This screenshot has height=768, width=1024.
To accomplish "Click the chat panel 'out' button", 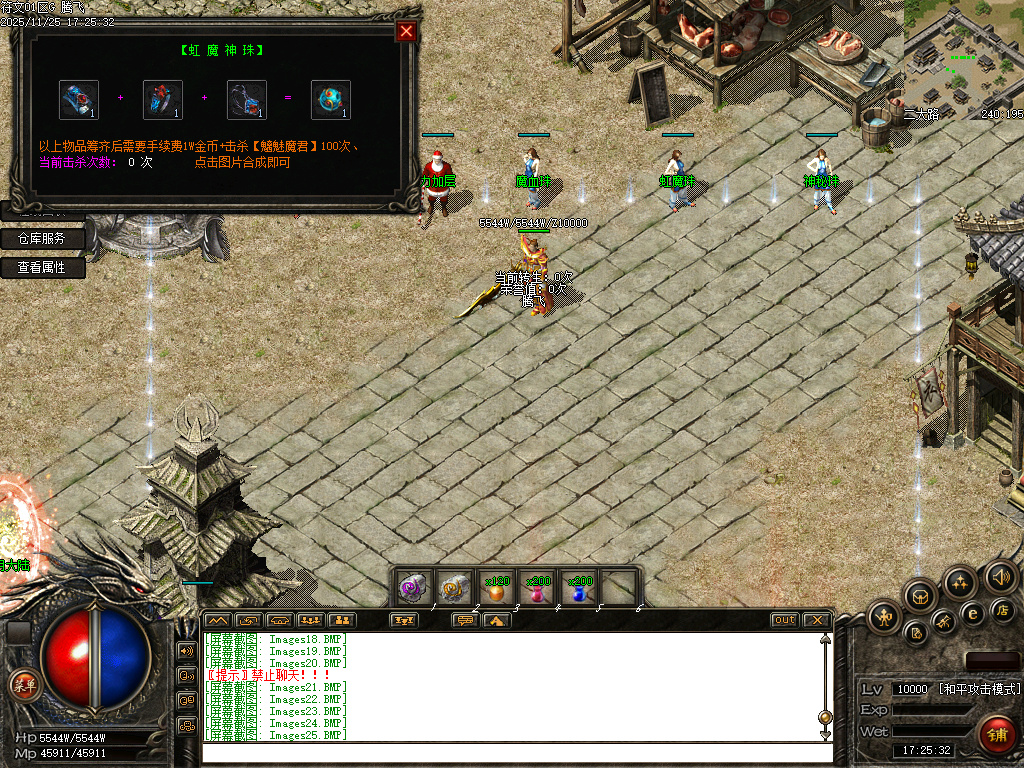I will point(785,620).
